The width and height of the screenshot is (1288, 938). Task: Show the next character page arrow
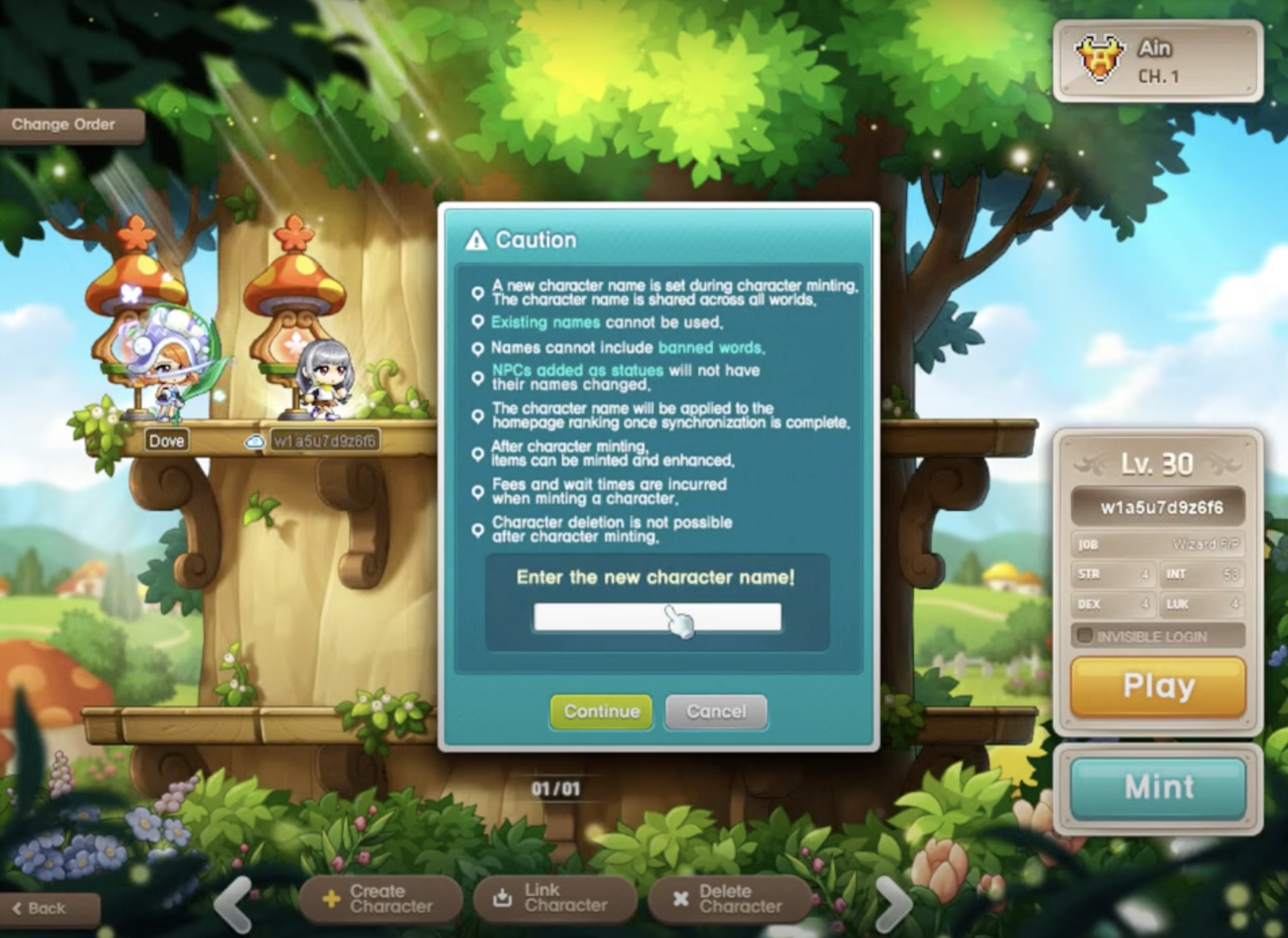(893, 903)
